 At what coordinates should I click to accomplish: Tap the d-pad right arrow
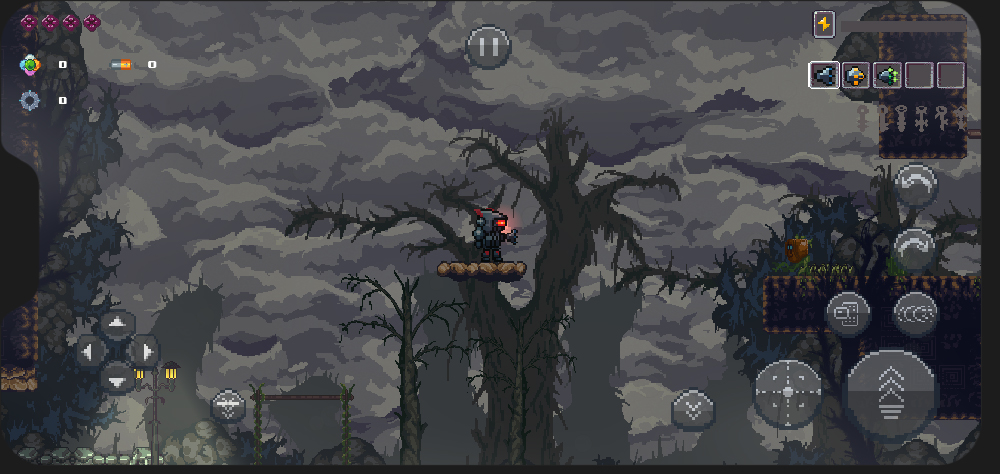coord(146,351)
